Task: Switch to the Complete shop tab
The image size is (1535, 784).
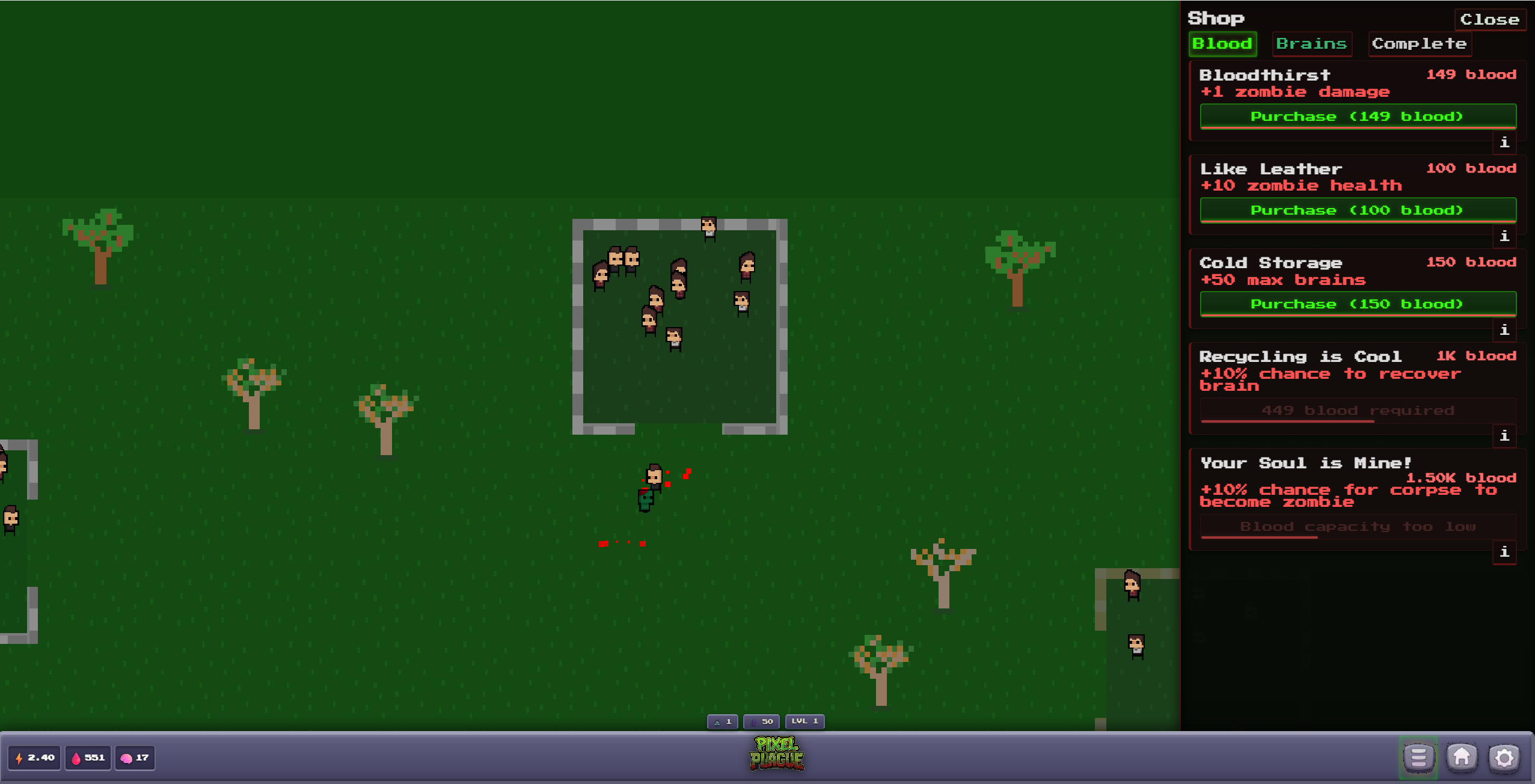Action: click(1419, 43)
